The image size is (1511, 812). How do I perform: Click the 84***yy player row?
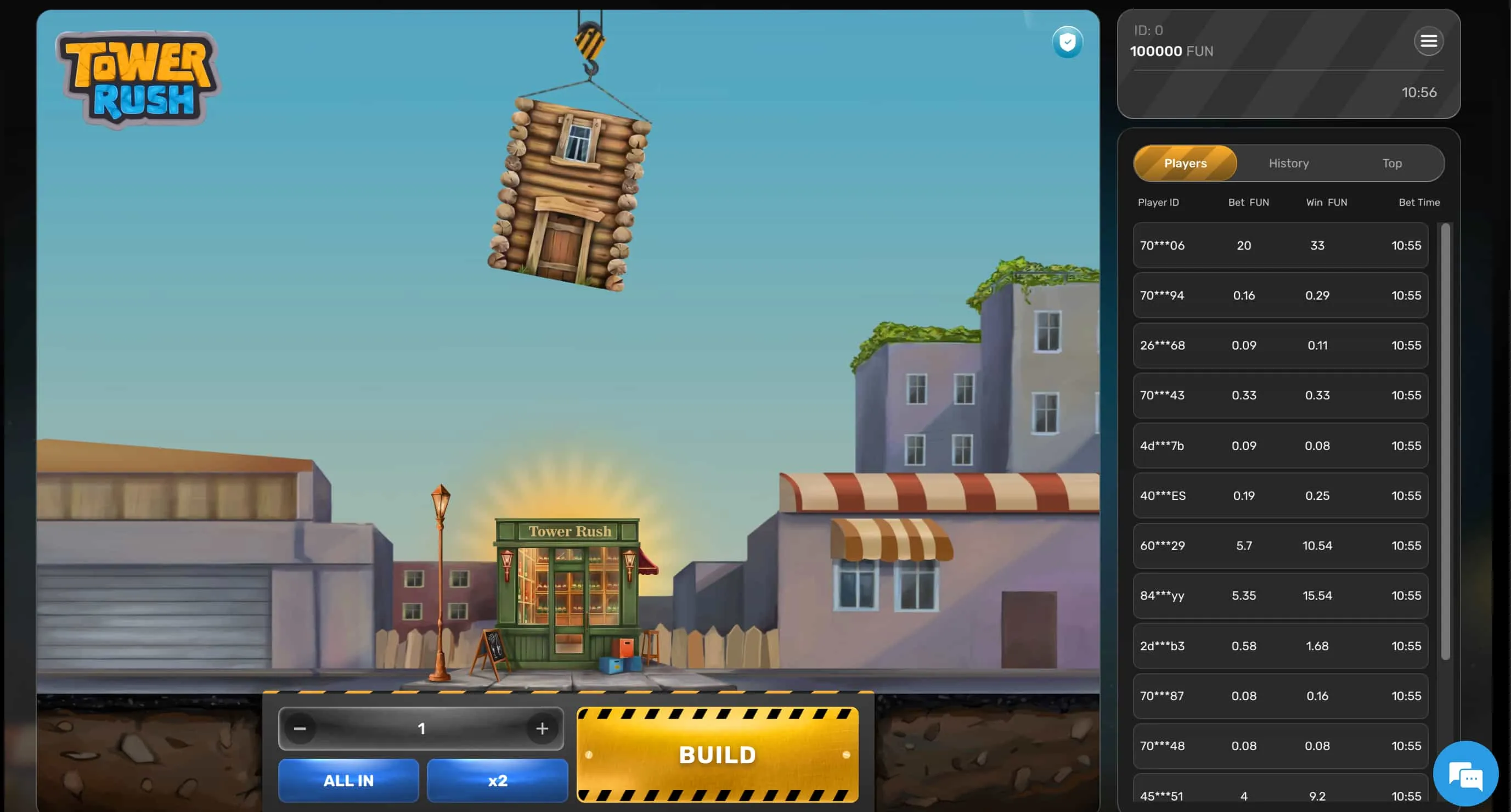click(1280, 595)
